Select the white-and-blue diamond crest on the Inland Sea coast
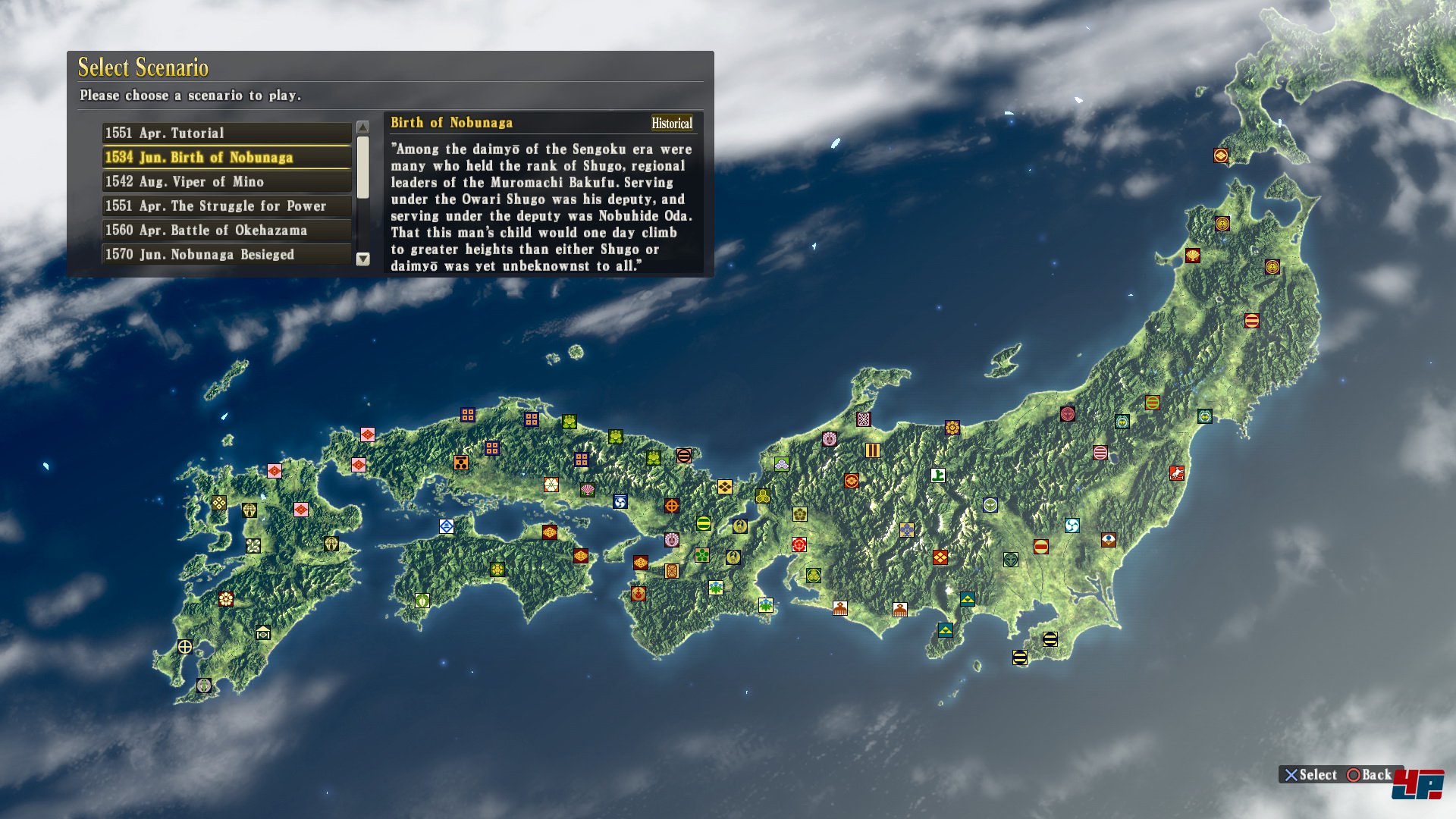The image size is (1456, 819). click(x=447, y=526)
